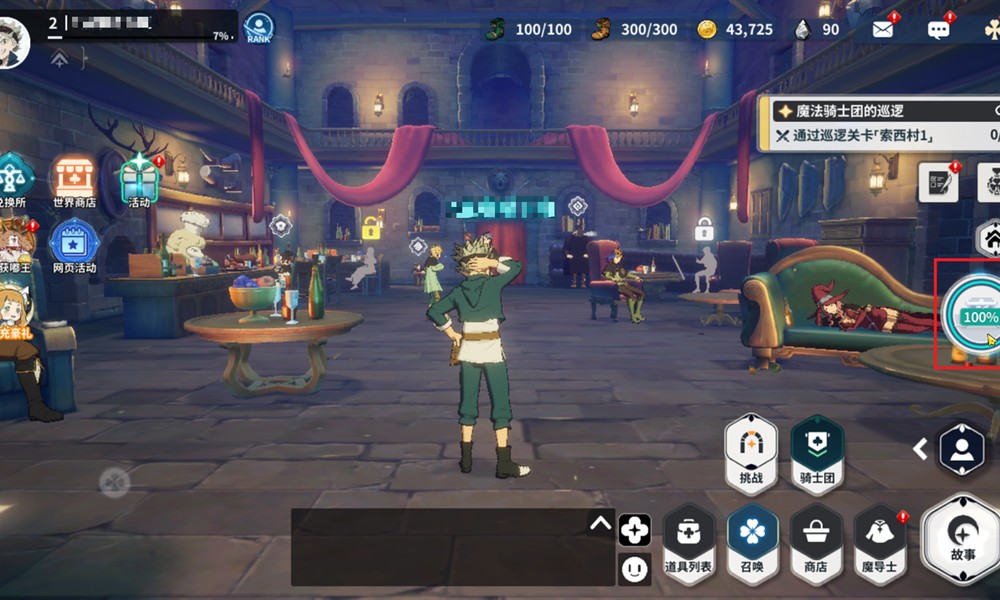This screenshot has height=600, width=1000.
Task: Open the 世界商店 world shop
Action: [x=74, y=180]
